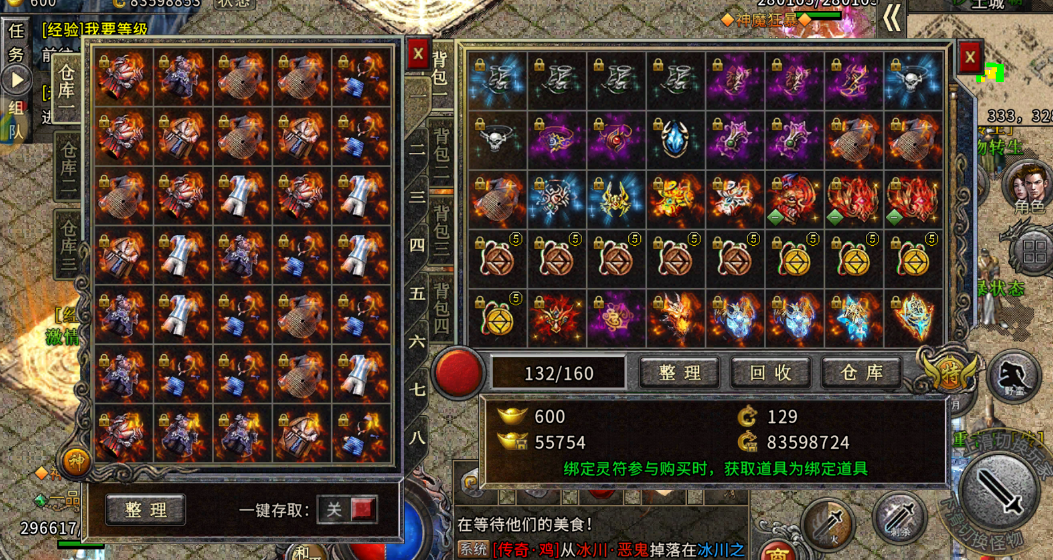Viewport: 1053px width, 560px height.
Task: Open the 仓库 button in the backpack
Action: (861, 373)
